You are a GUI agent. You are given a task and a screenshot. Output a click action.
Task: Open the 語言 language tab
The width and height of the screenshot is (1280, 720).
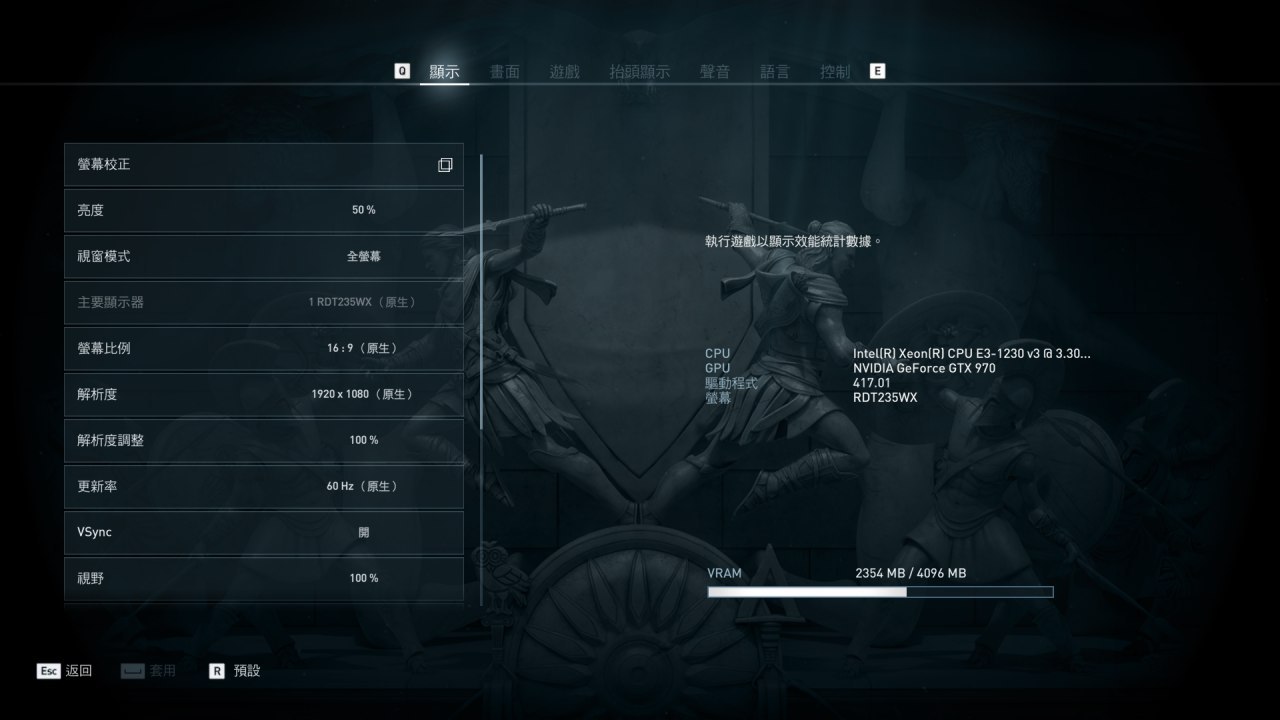774,72
